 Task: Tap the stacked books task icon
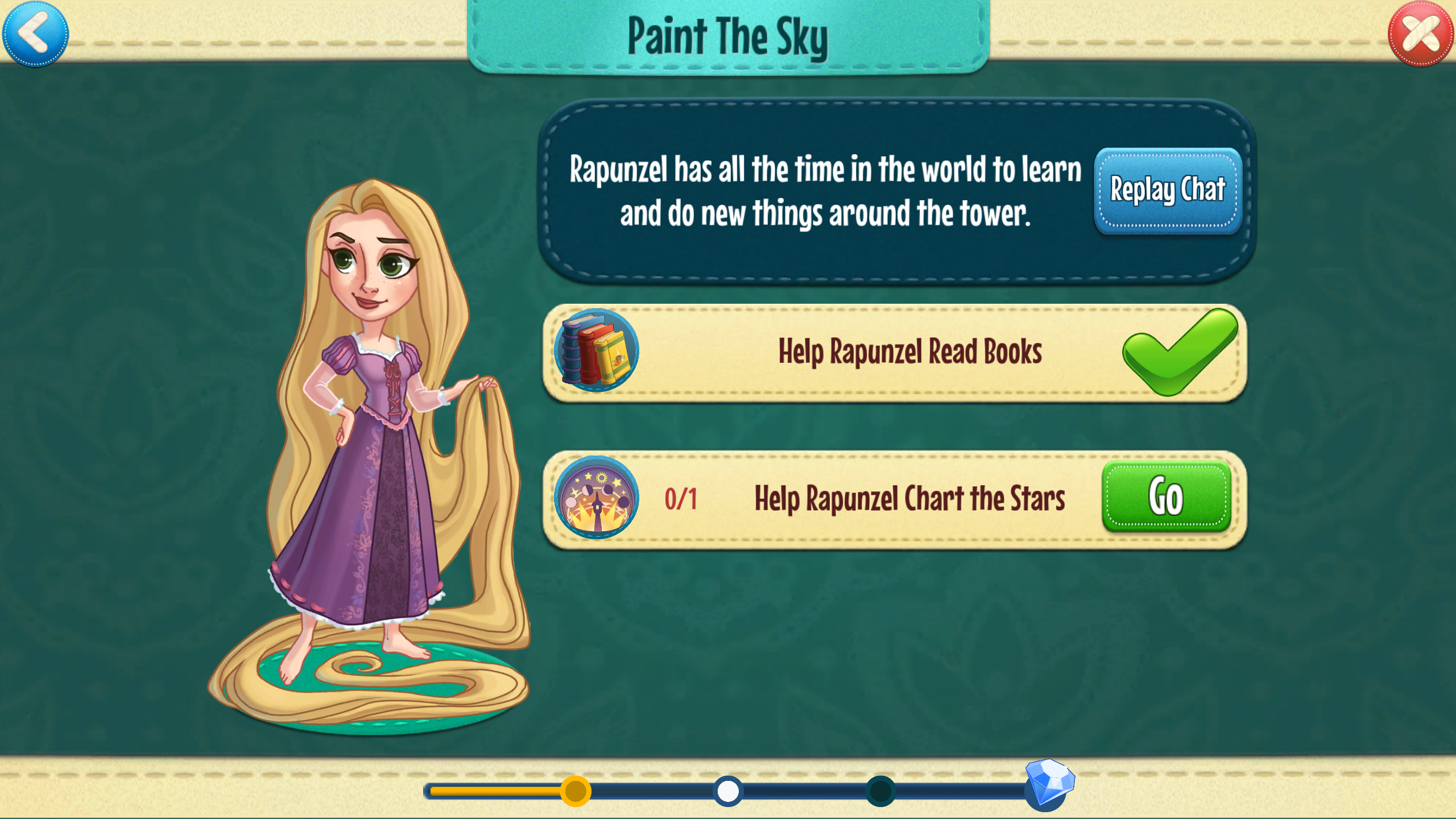(x=597, y=350)
